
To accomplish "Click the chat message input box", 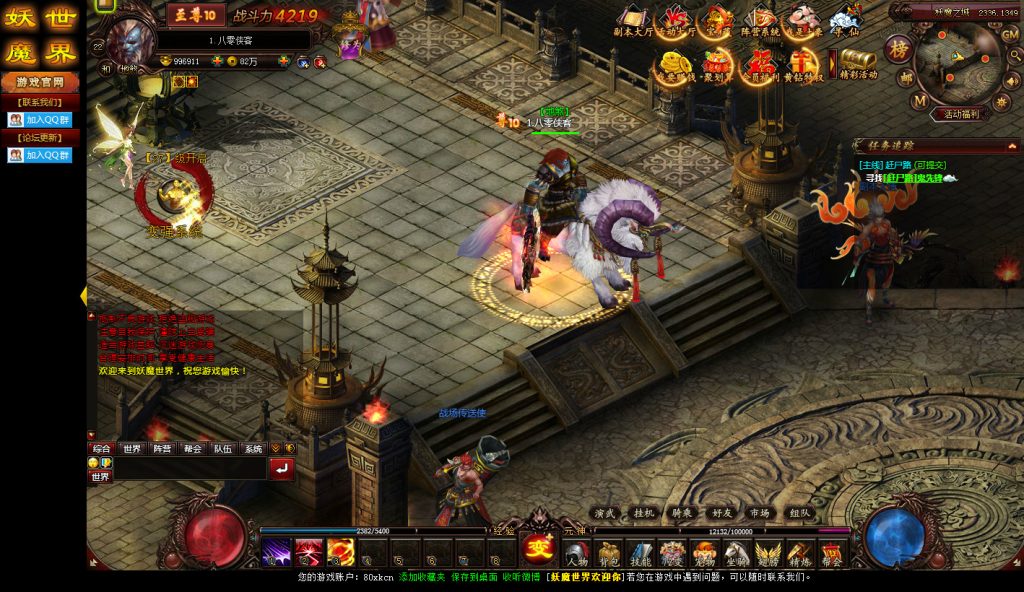I will (190, 468).
